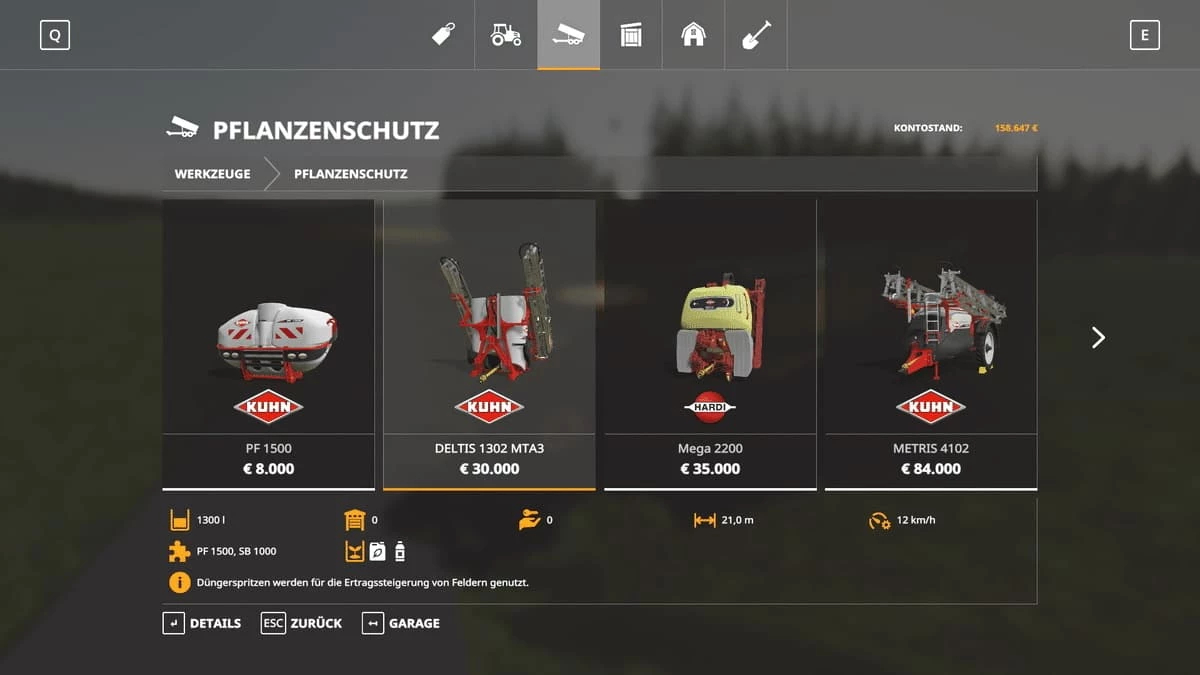Switch to the tractor vehicles tab

(506, 35)
